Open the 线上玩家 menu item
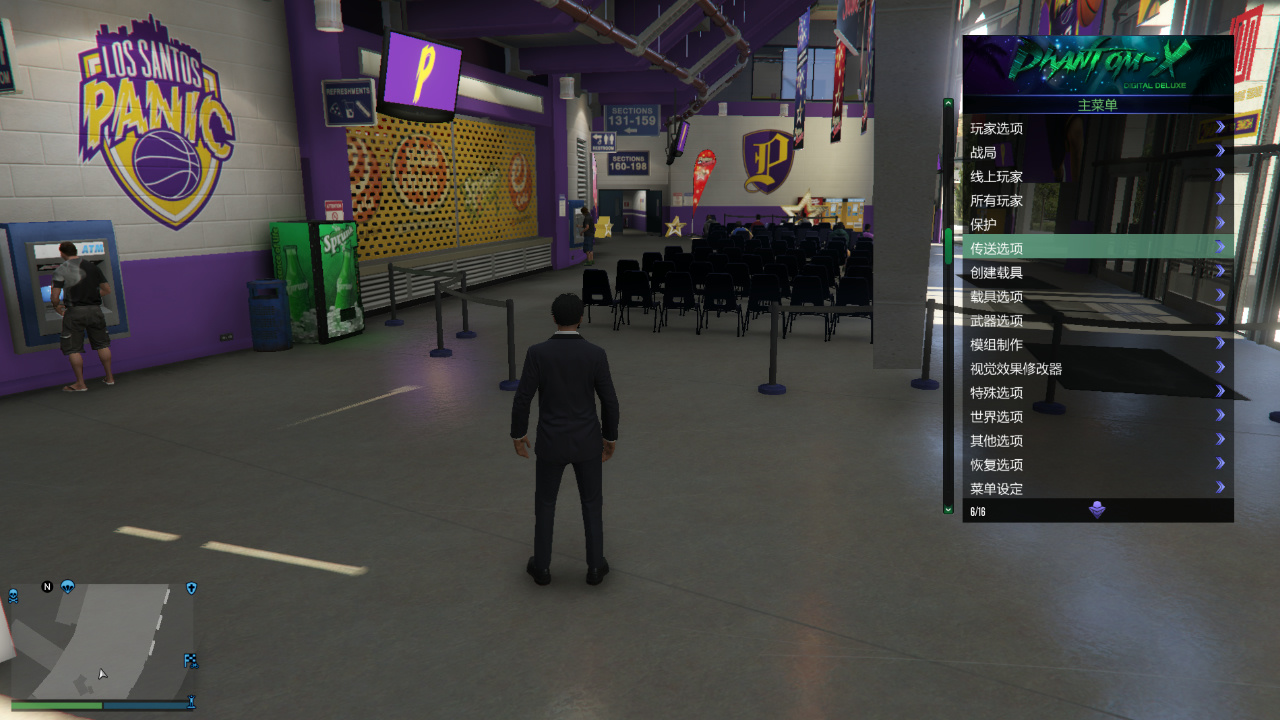 click(x=997, y=175)
